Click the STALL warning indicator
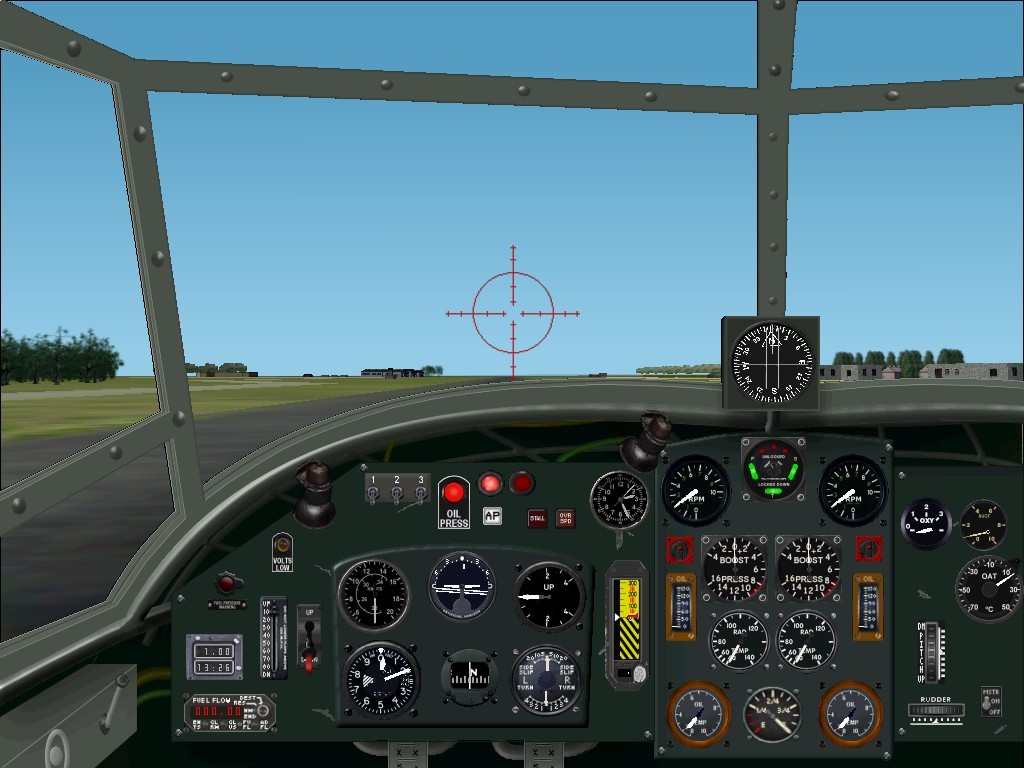Image resolution: width=1024 pixels, height=768 pixels. pos(537,518)
